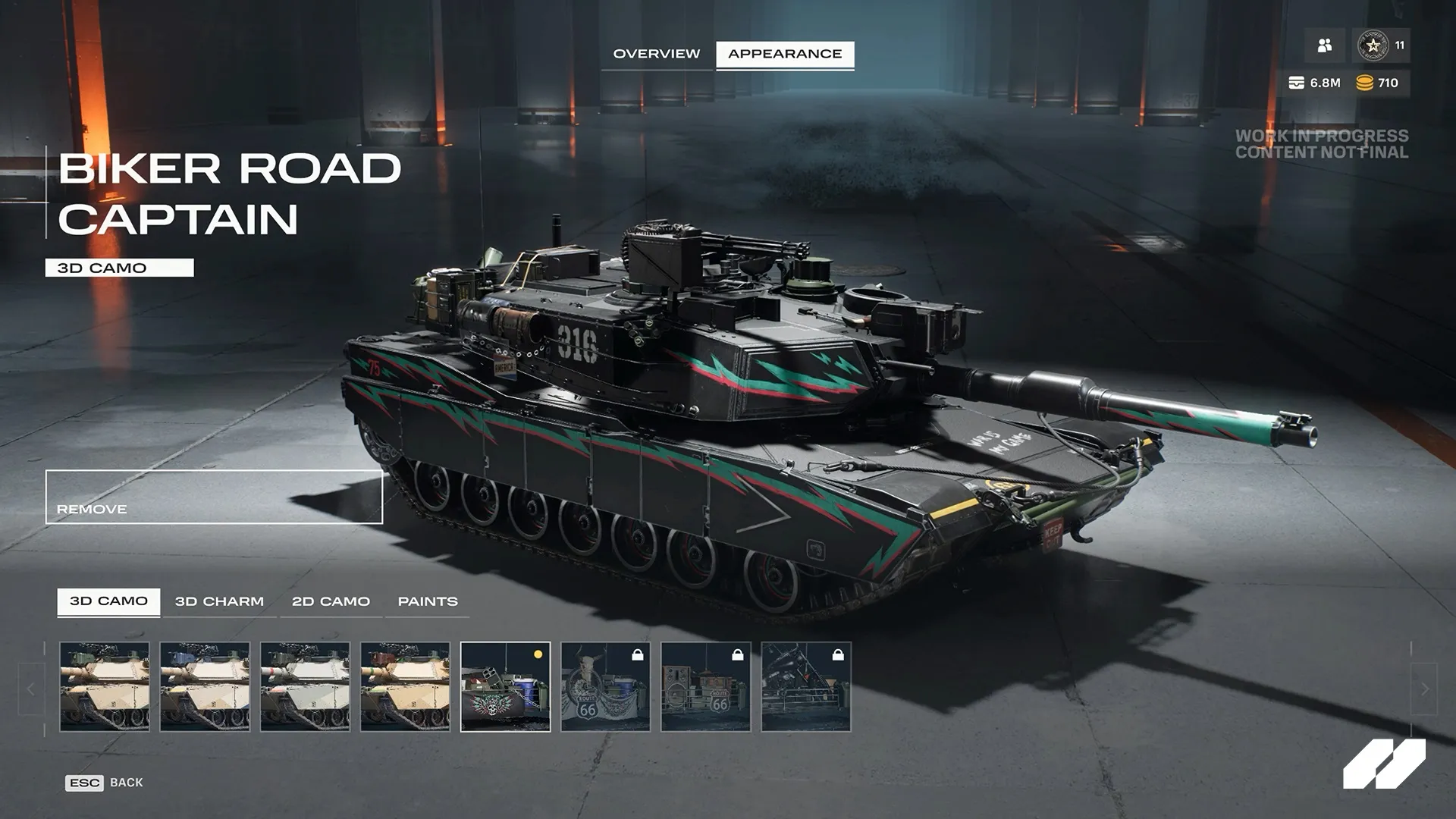The image size is (1456, 819).
Task: Switch to the 2D Camo tab
Action: (x=330, y=601)
